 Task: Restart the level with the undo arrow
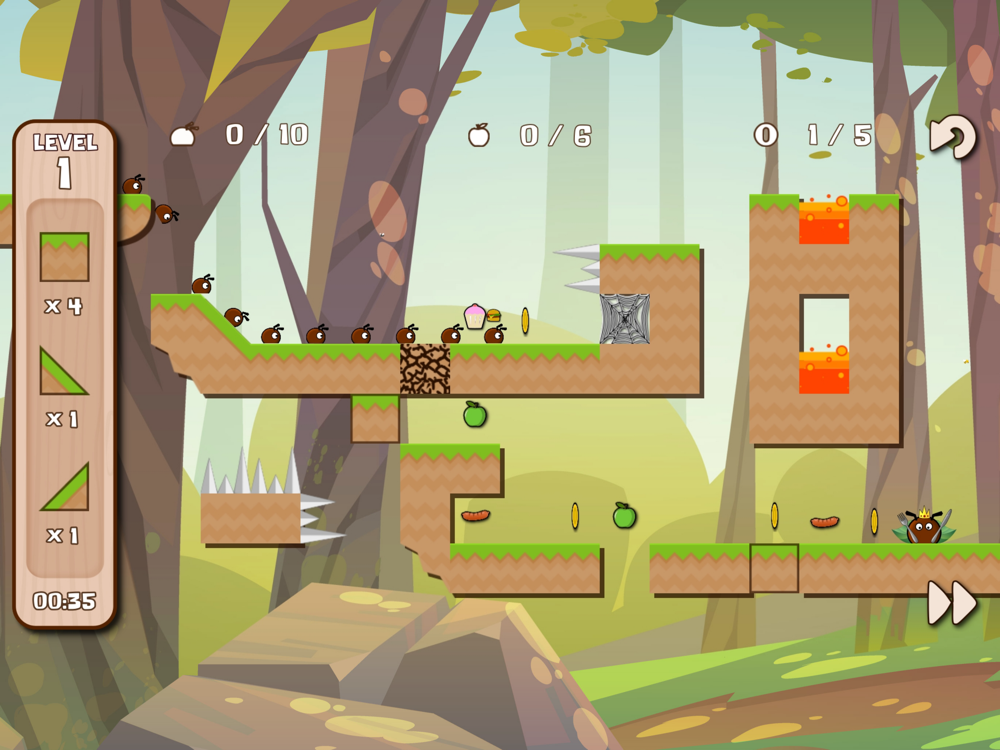coord(951,137)
